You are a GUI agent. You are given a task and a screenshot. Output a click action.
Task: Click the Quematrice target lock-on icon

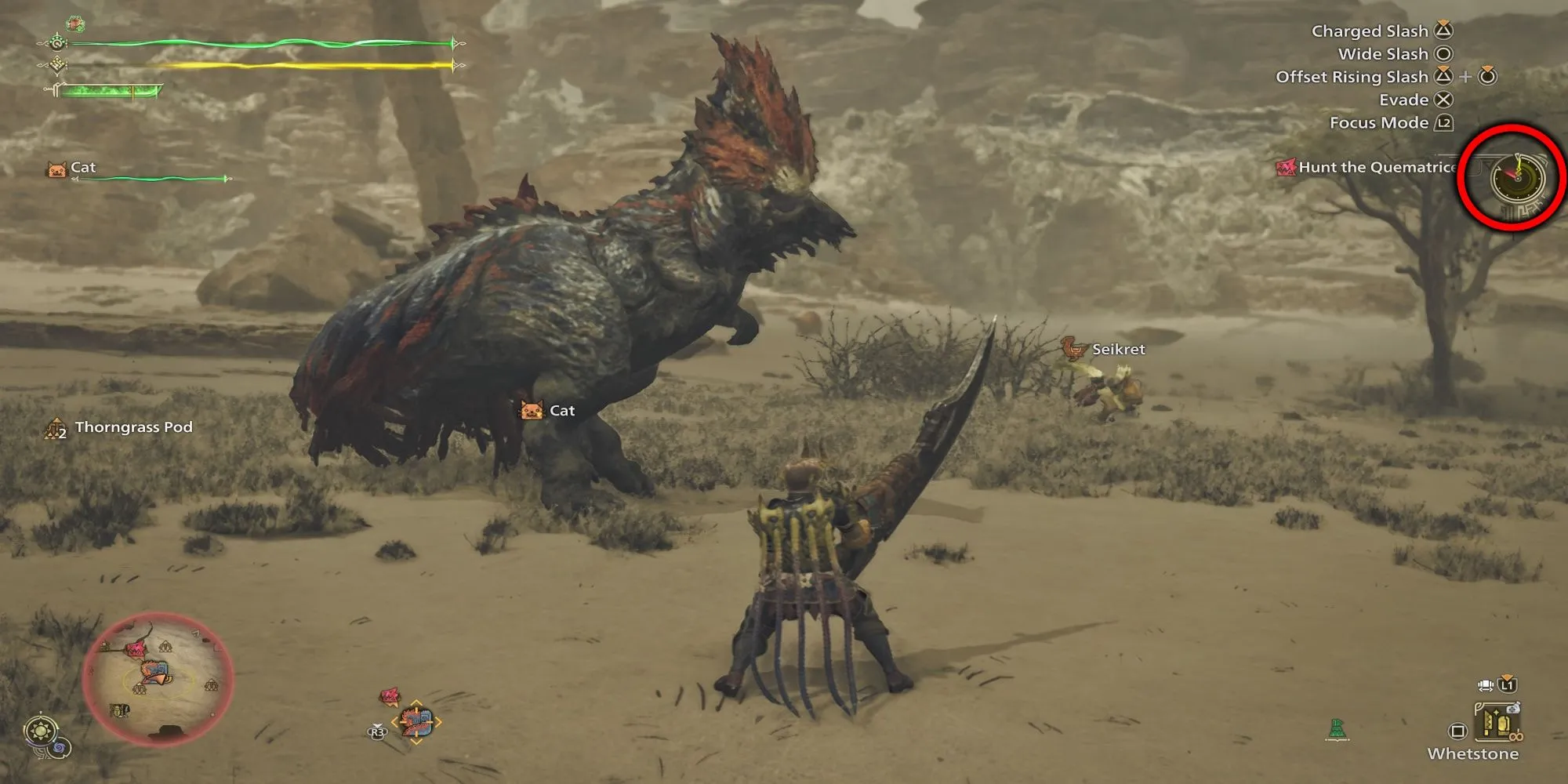pyautogui.click(x=416, y=721)
